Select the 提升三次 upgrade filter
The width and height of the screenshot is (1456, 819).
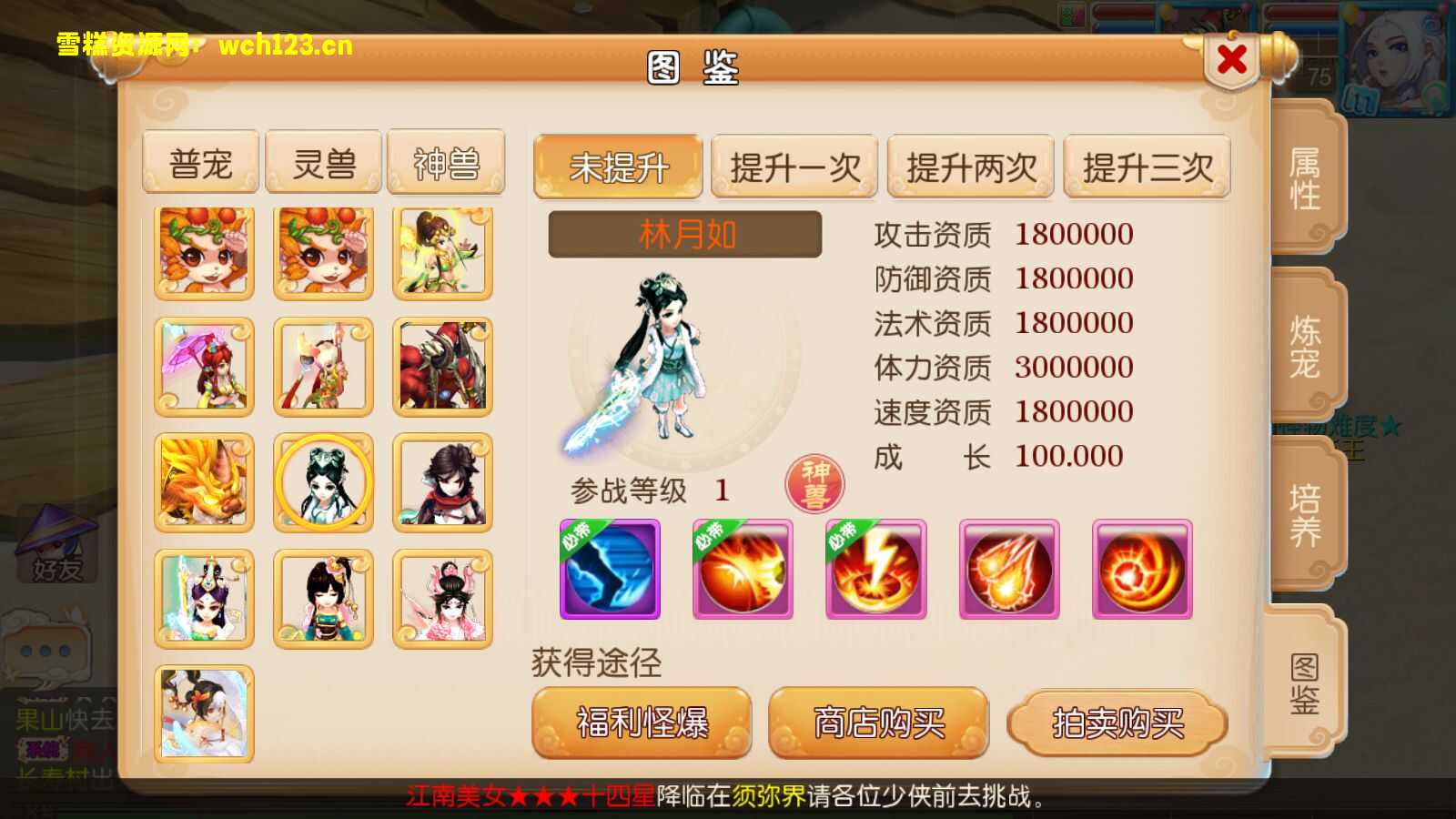1148,167
